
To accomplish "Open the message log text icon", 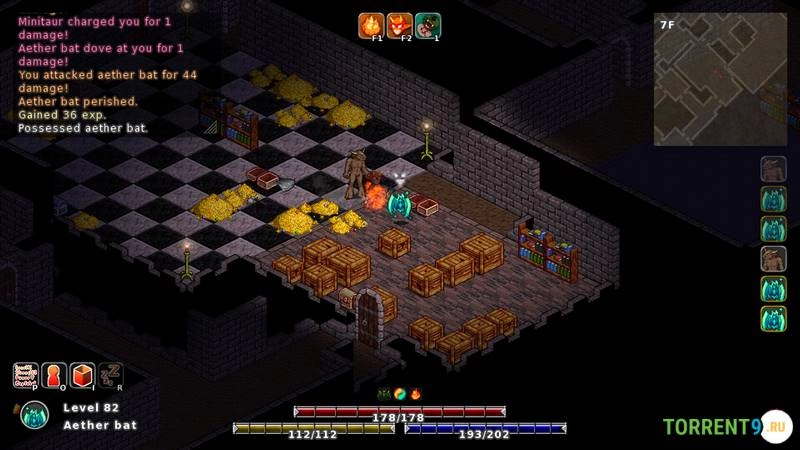I will point(25,375).
